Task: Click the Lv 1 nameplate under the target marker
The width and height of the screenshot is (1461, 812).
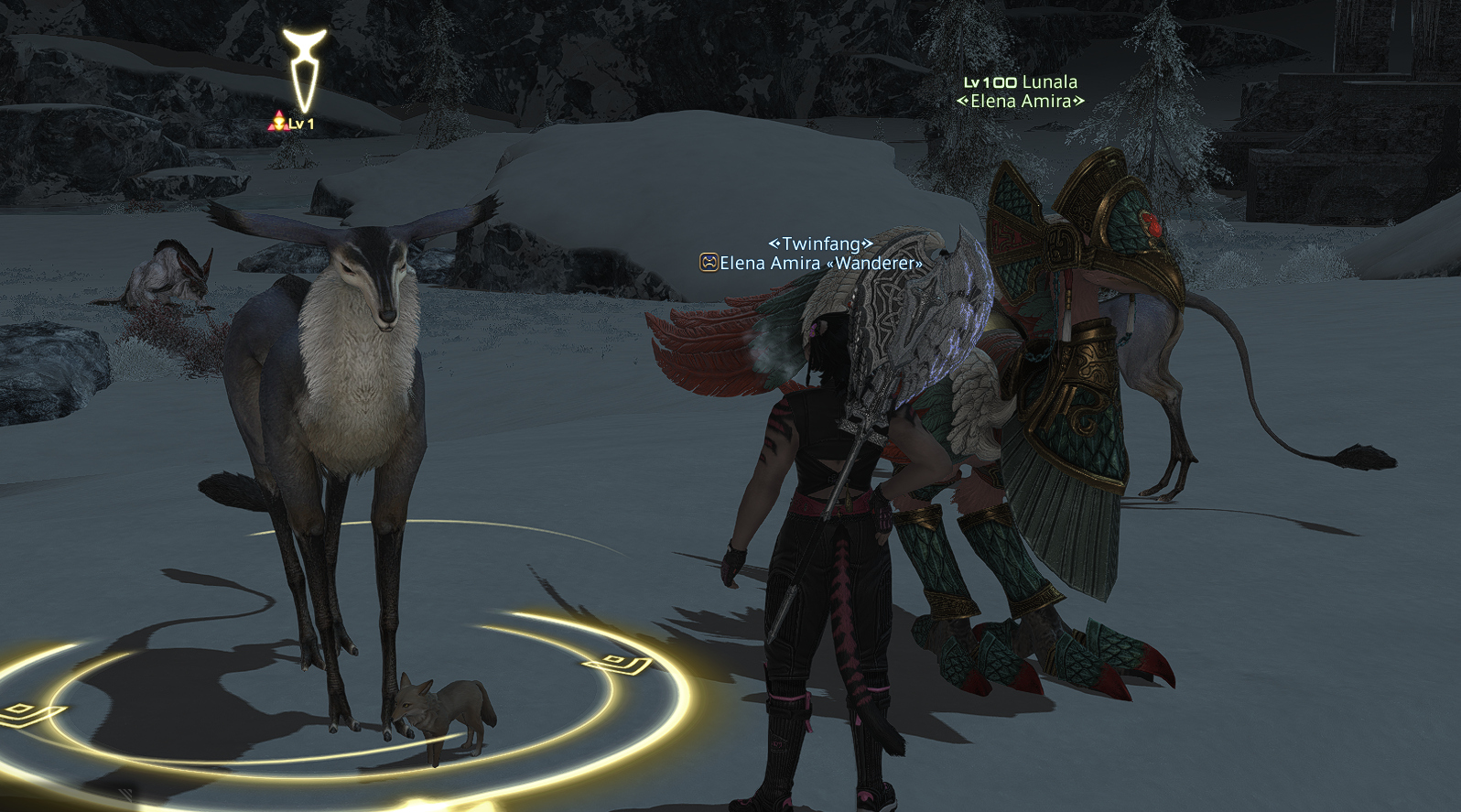Action: [x=293, y=124]
